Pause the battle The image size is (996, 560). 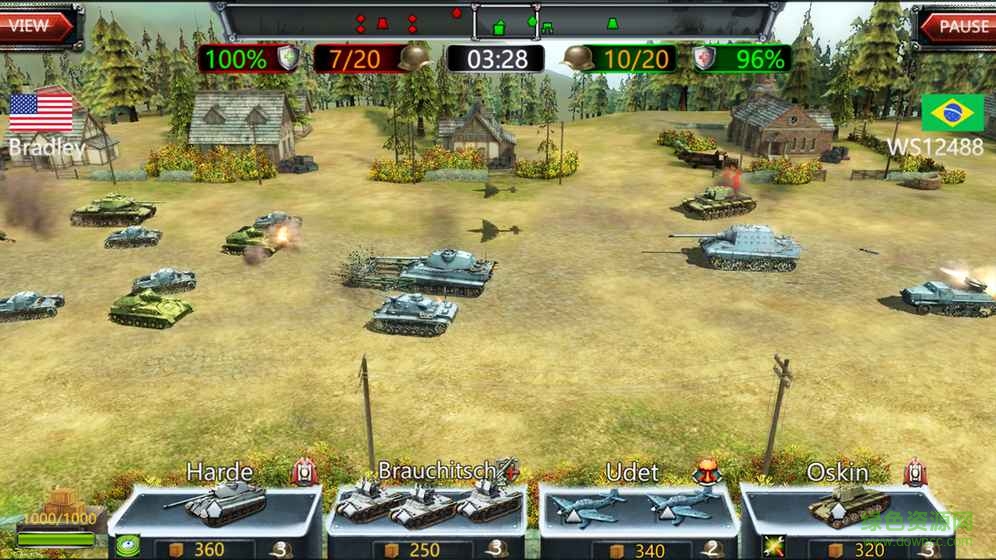click(x=958, y=26)
